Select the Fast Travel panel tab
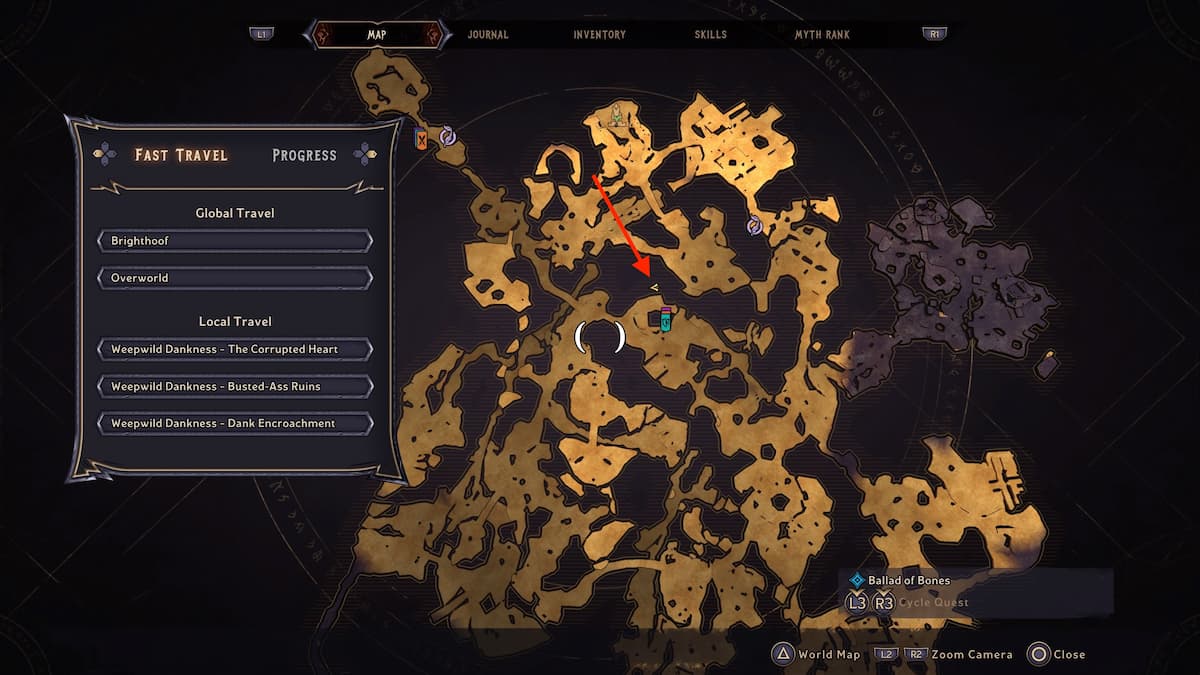 point(181,155)
